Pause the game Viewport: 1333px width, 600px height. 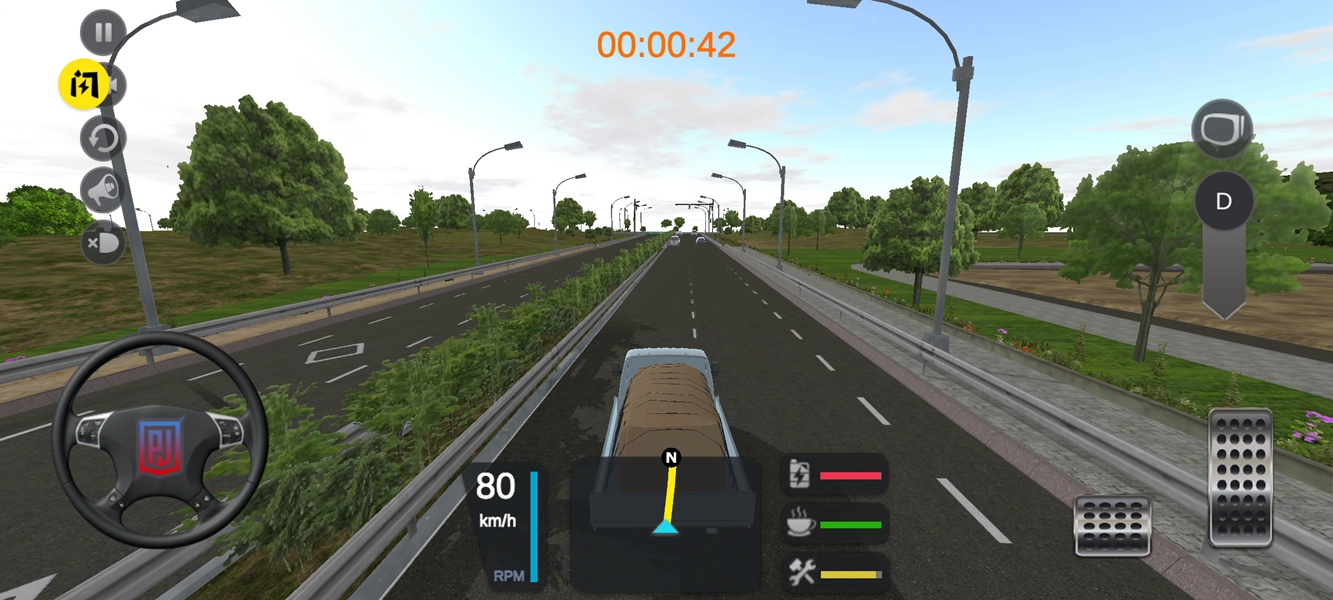(x=103, y=32)
